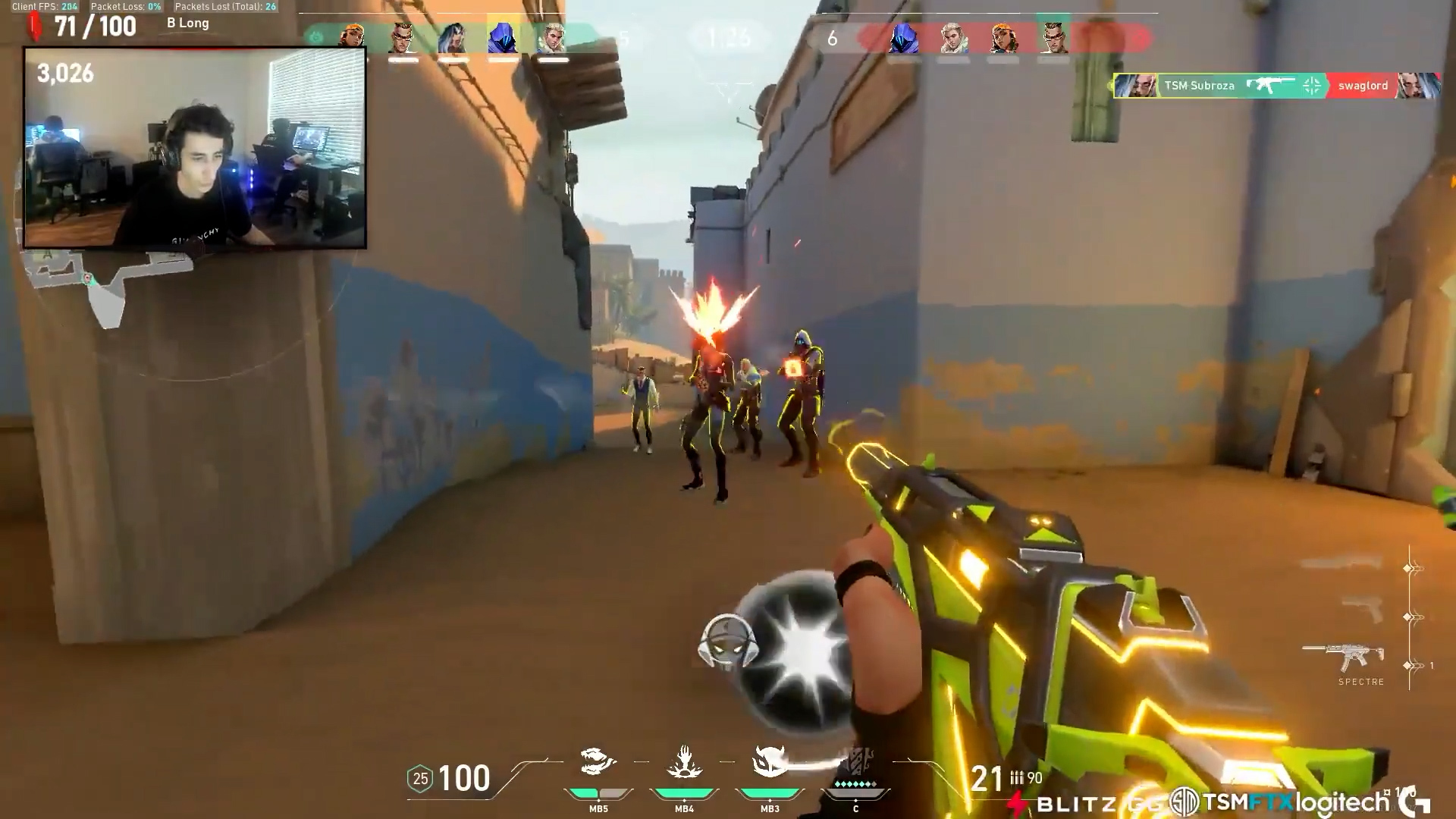This screenshot has height=819, width=1456.
Task: Click swaglord's name in the killfeed
Action: 1363,85
